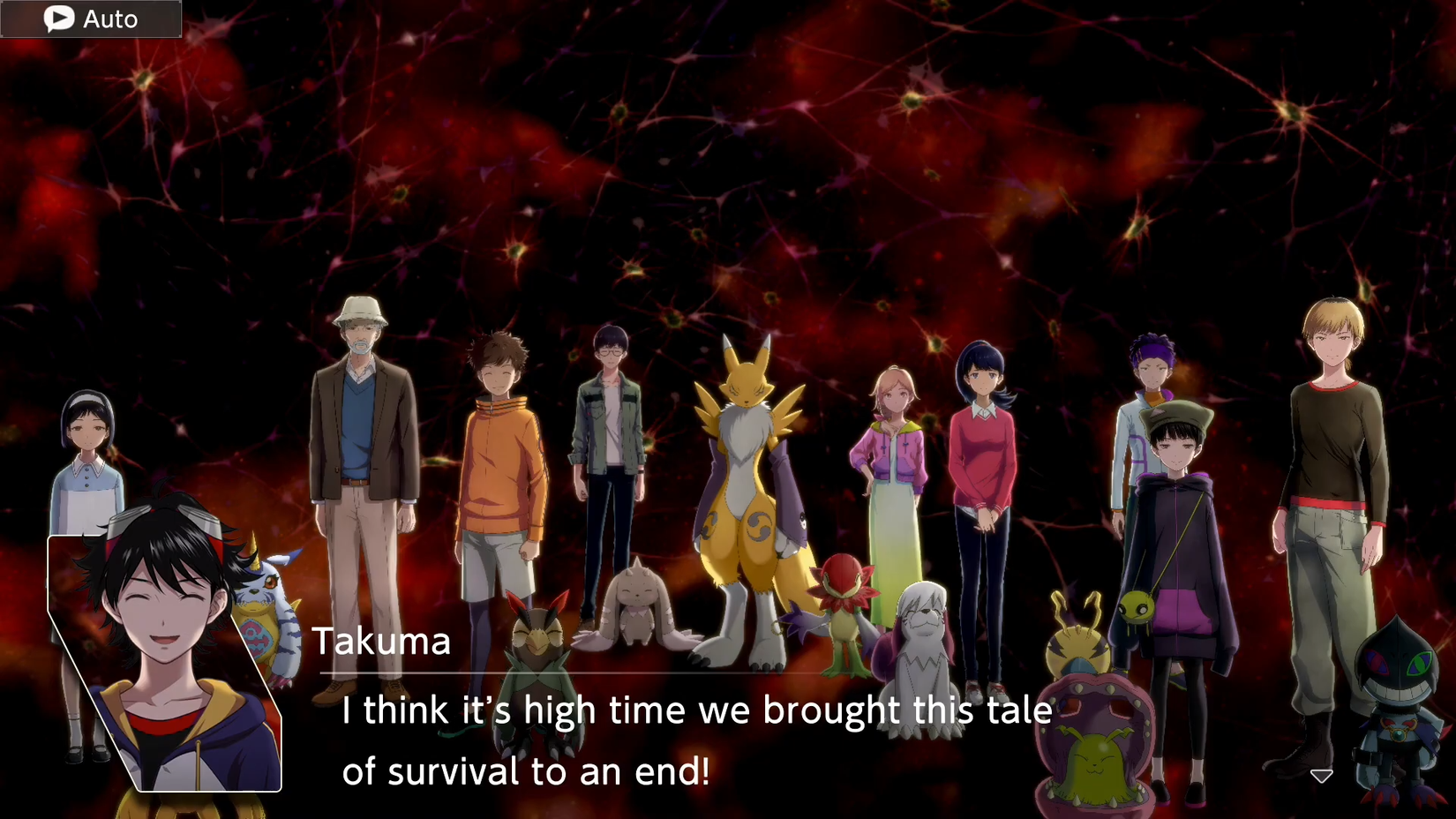
Task: Expand the next line with the triangle indicator
Action: [x=1321, y=774]
